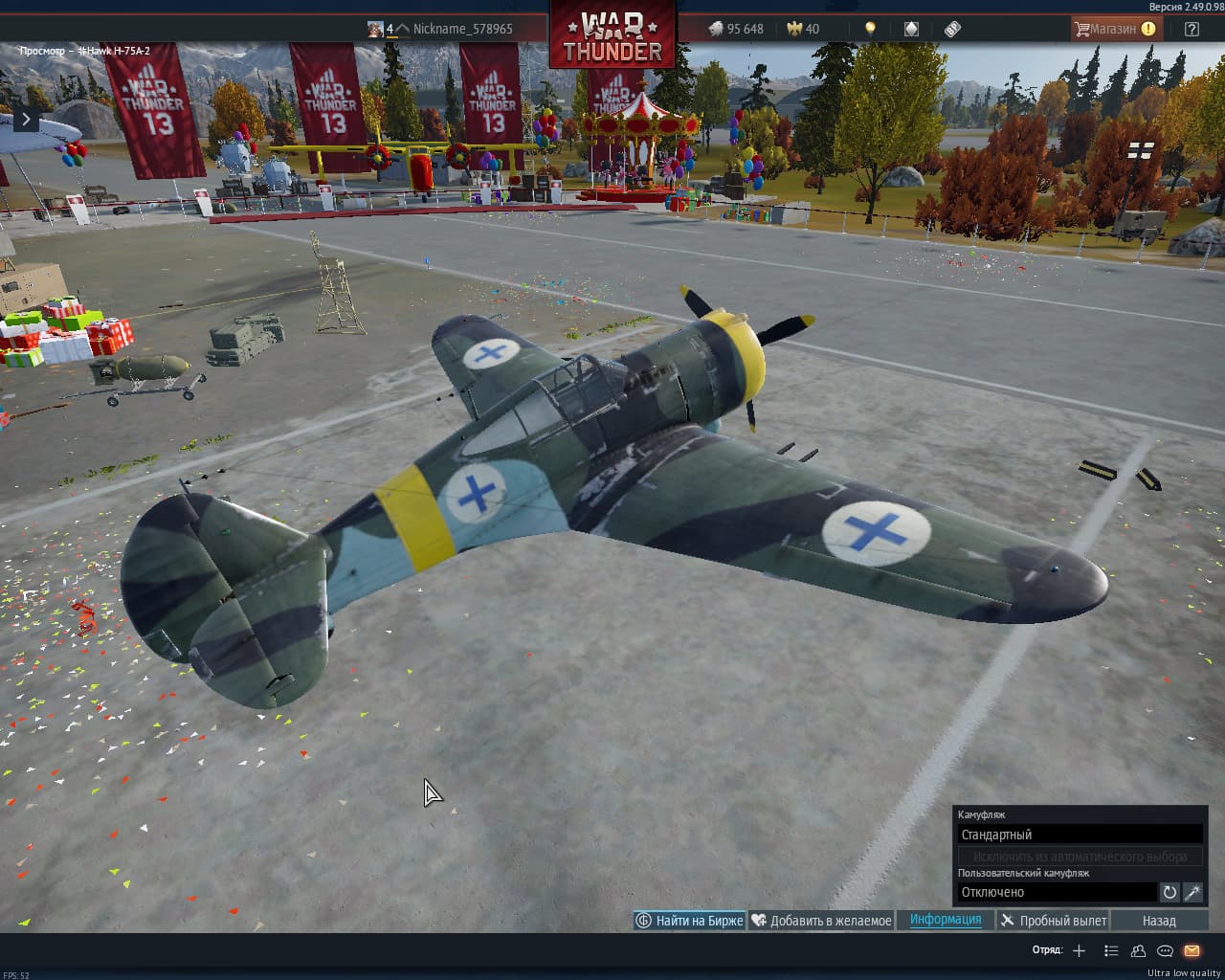The width and height of the screenshot is (1225, 980).
Task: Open the 'Стандартный' camouflage dropdown
Action: [1080, 835]
